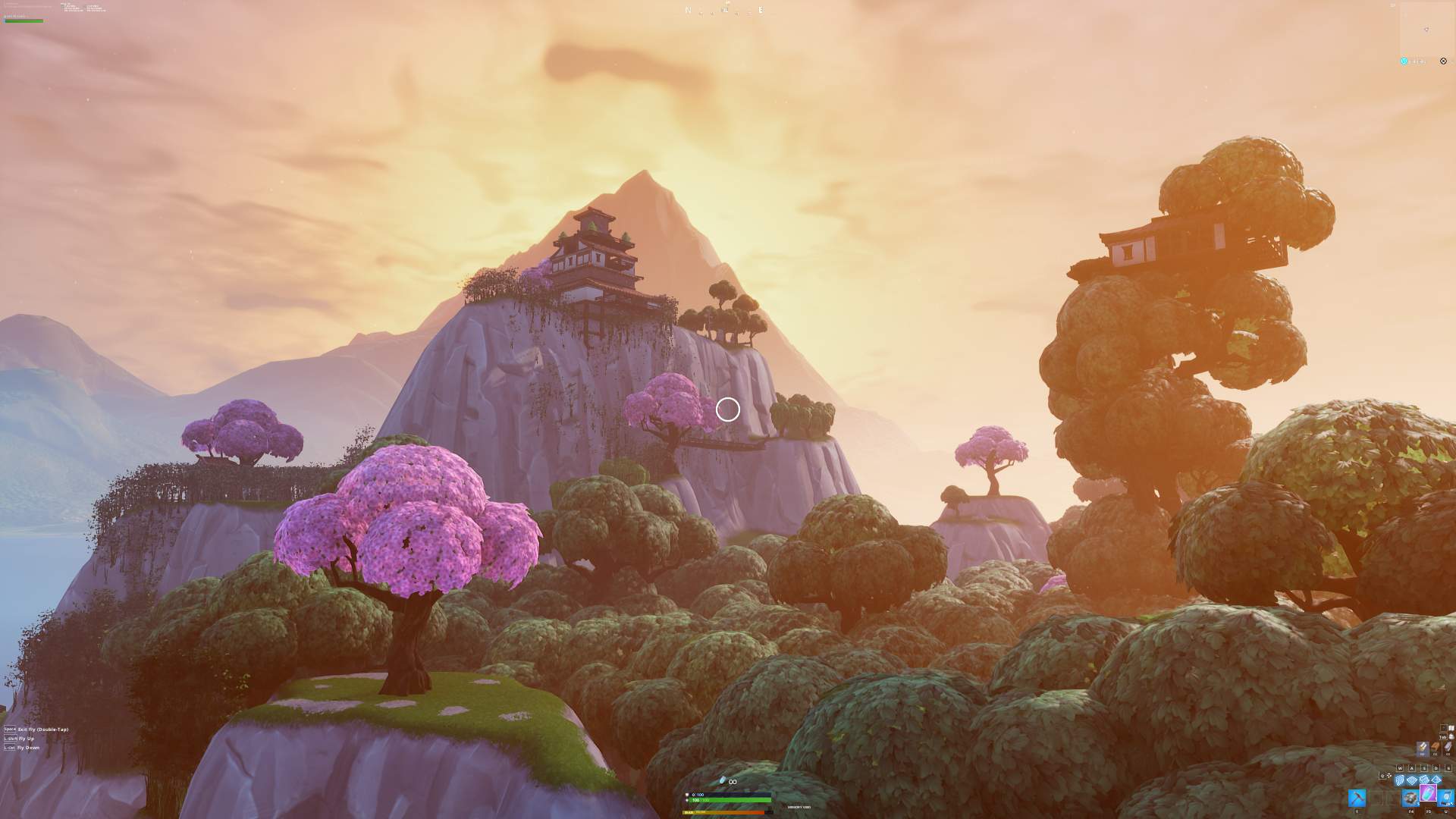Select the wood building material slot

click(1423, 748)
